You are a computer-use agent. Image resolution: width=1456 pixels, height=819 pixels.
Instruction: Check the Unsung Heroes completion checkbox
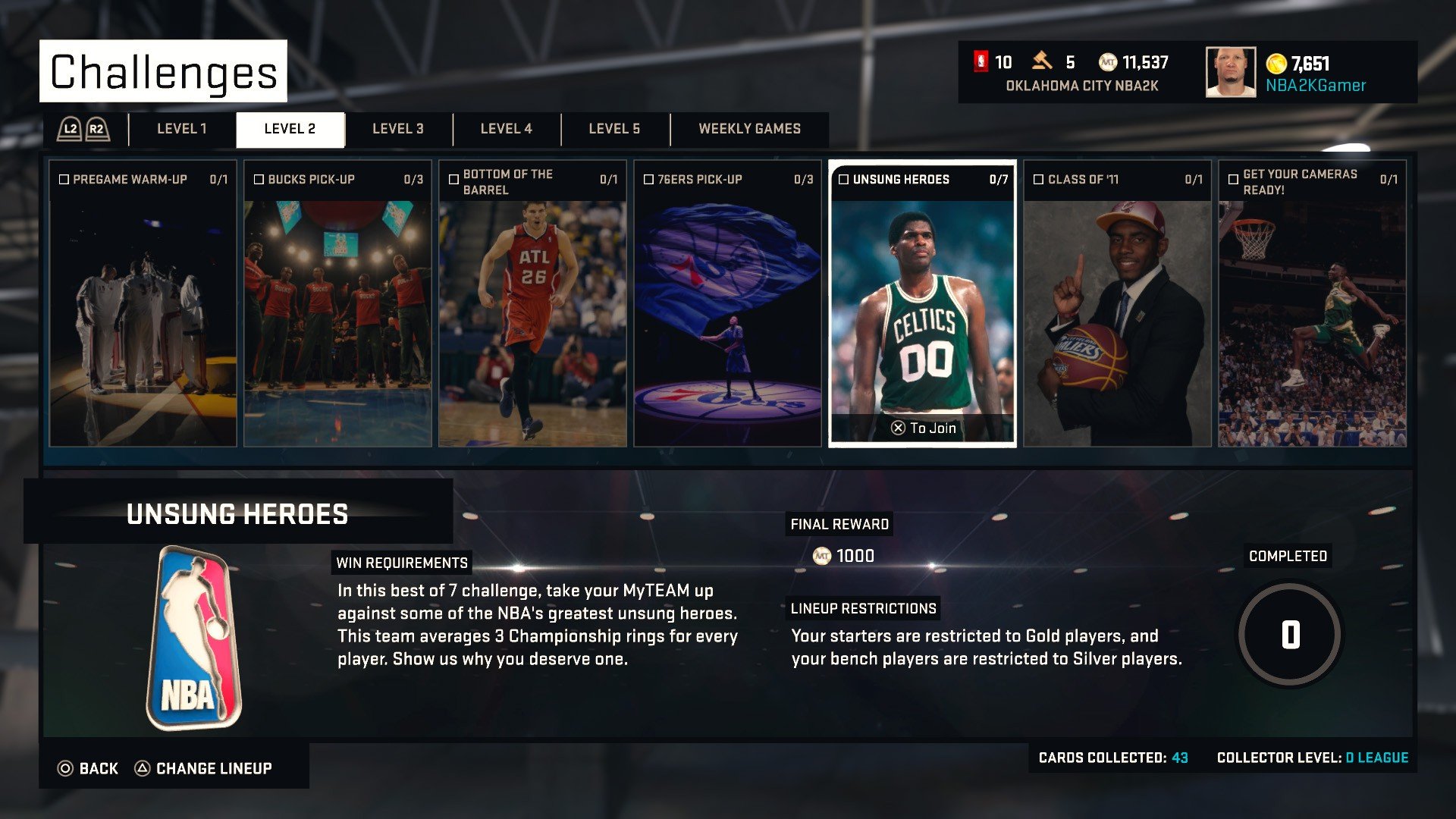pyautogui.click(x=846, y=180)
